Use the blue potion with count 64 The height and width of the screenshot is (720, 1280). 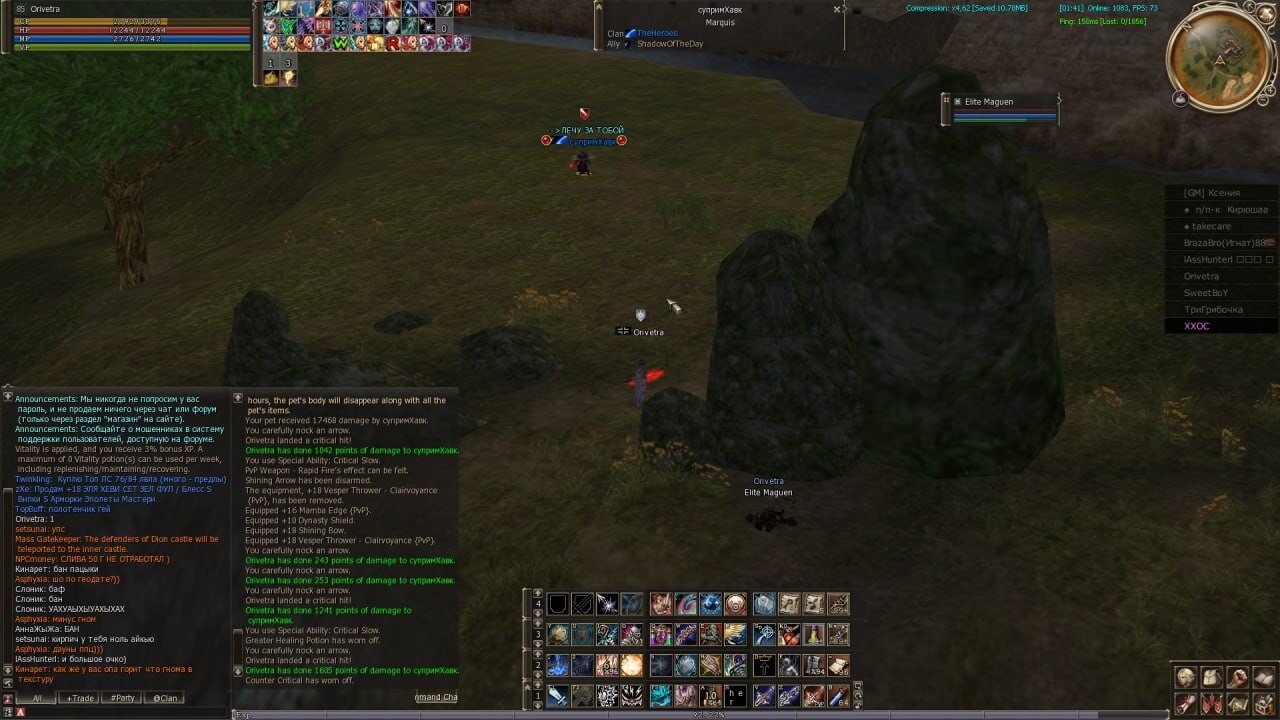pos(839,695)
